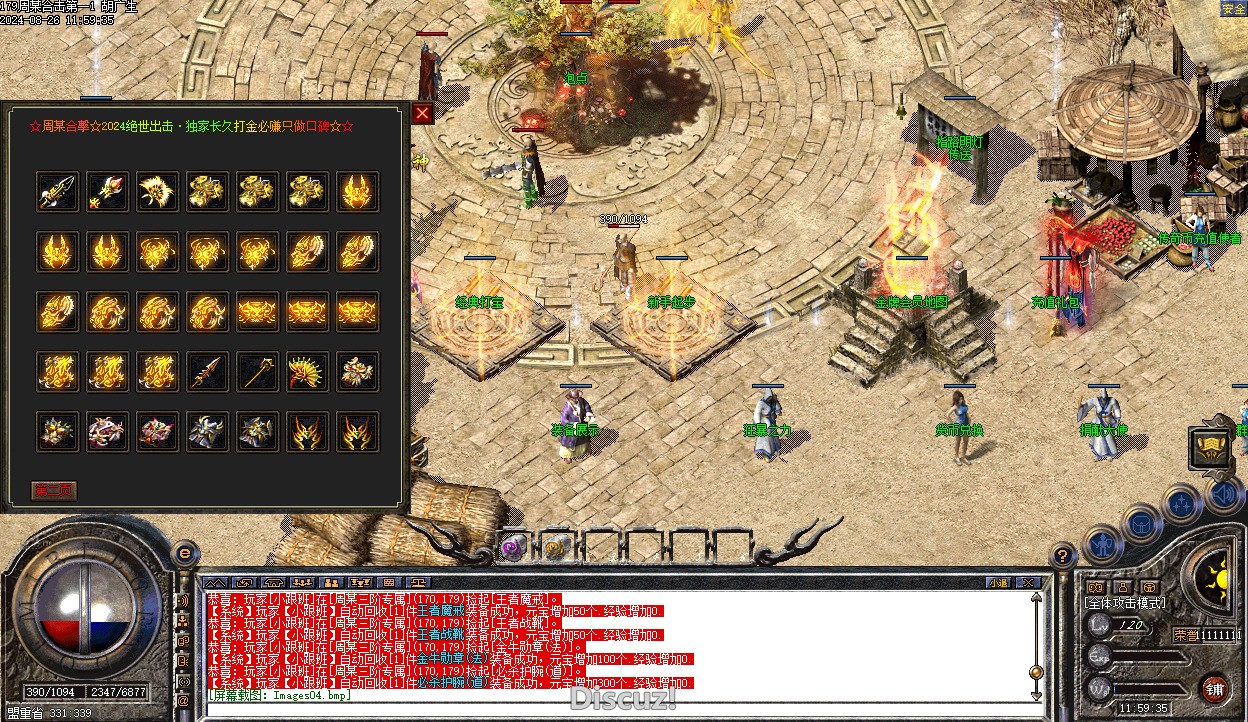1248x722 pixels.
Task: Click the 全体攻击模式 attack mode label
Action: tap(1125, 603)
